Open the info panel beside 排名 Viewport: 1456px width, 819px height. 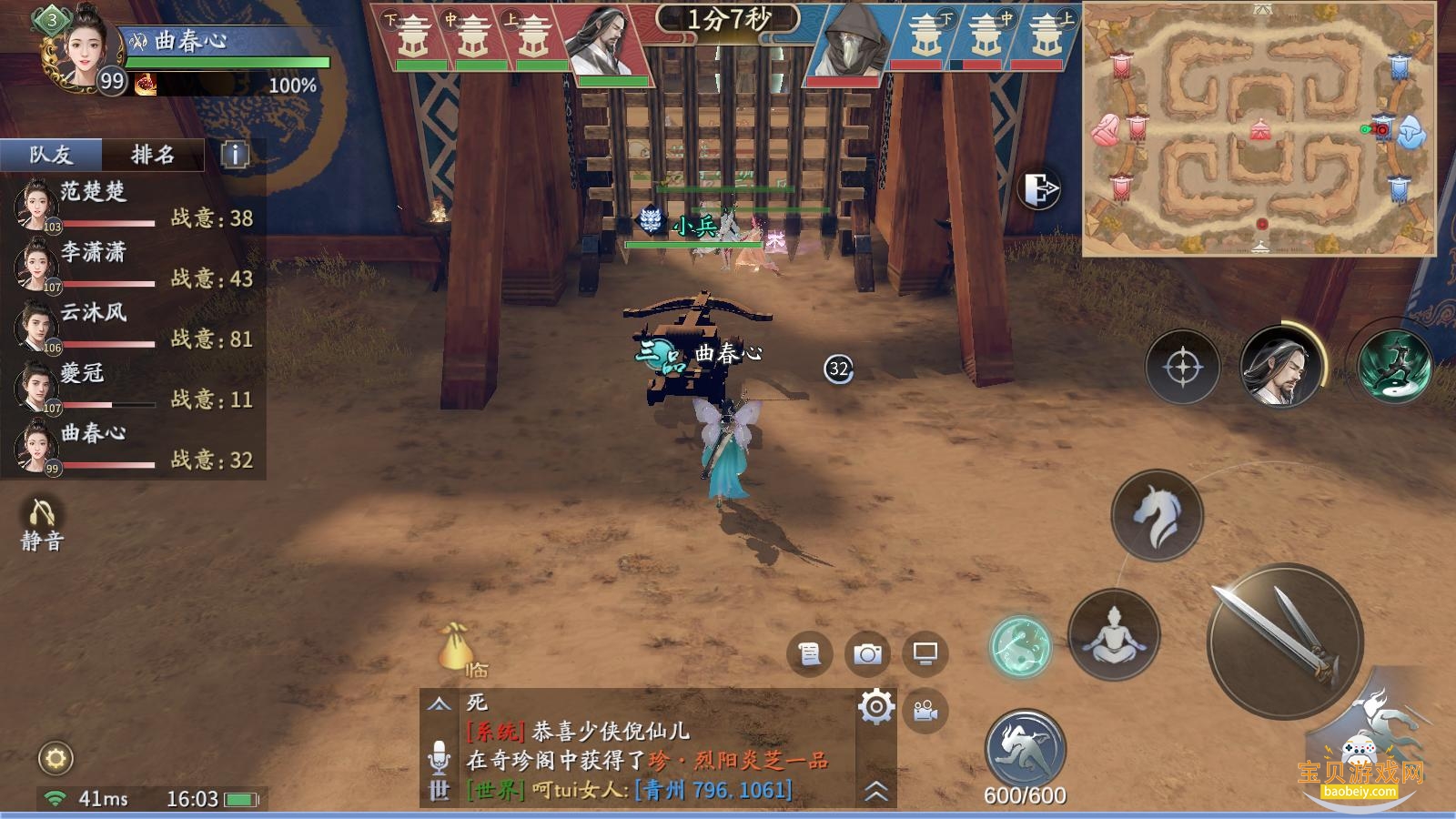[x=235, y=155]
